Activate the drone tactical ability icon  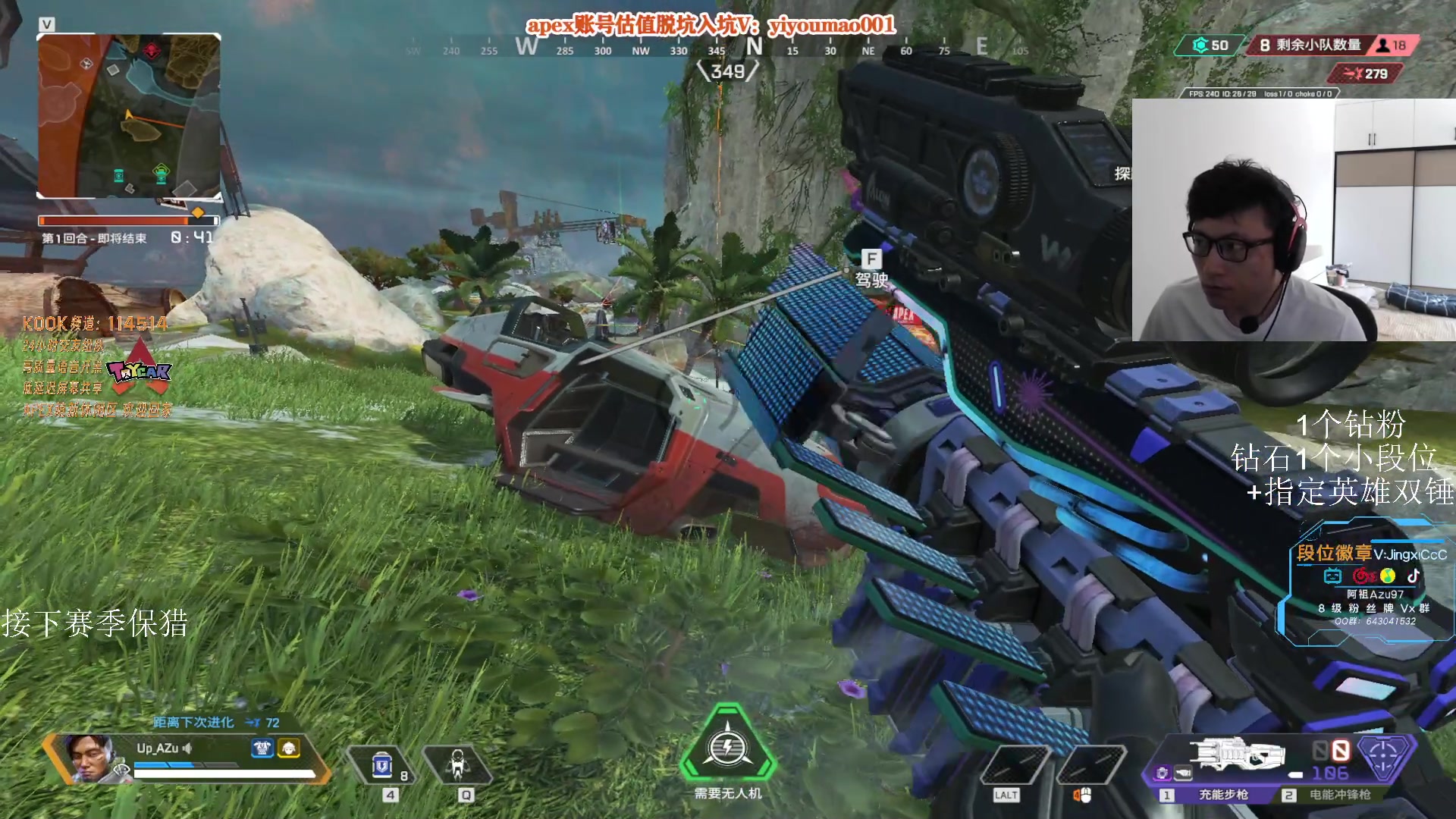click(457, 764)
